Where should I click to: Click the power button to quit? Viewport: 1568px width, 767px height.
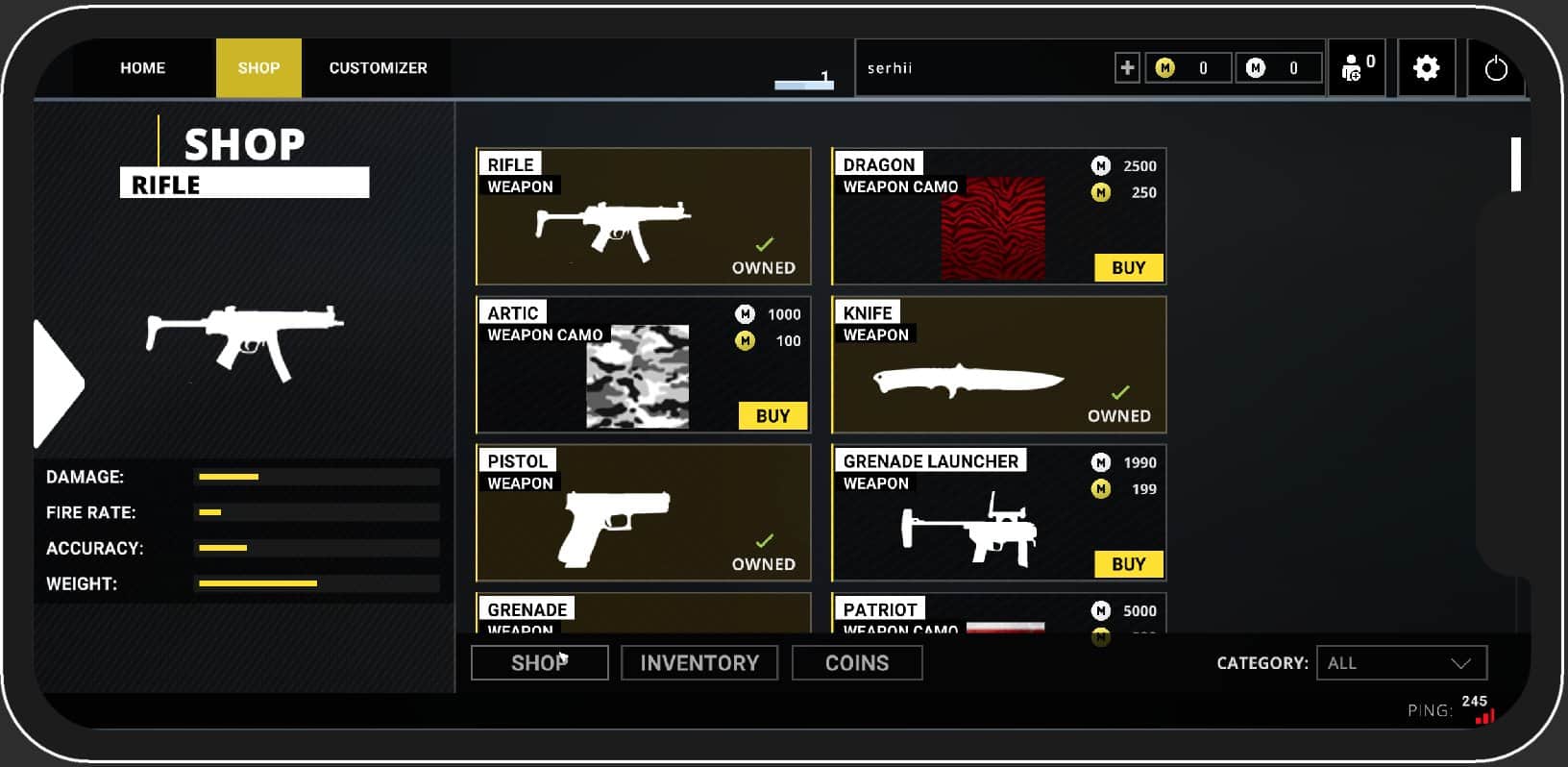coord(1495,69)
